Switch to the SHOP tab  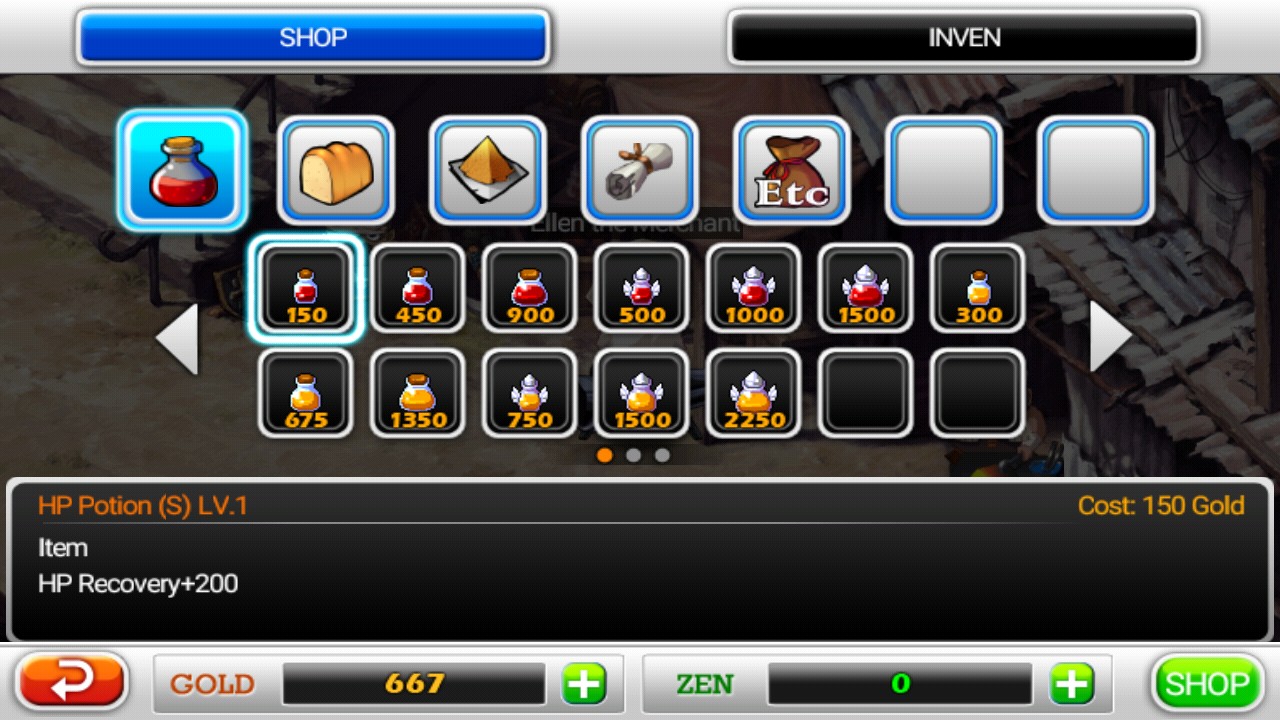(313, 38)
